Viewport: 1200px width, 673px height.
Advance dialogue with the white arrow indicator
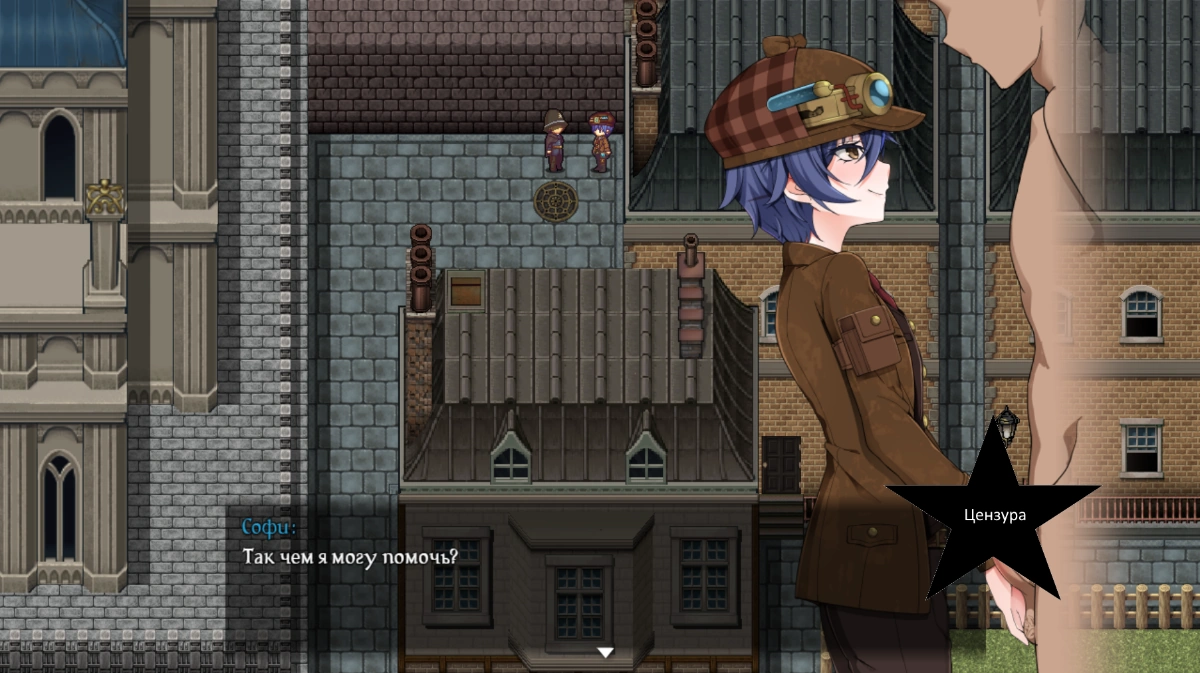[x=604, y=653]
